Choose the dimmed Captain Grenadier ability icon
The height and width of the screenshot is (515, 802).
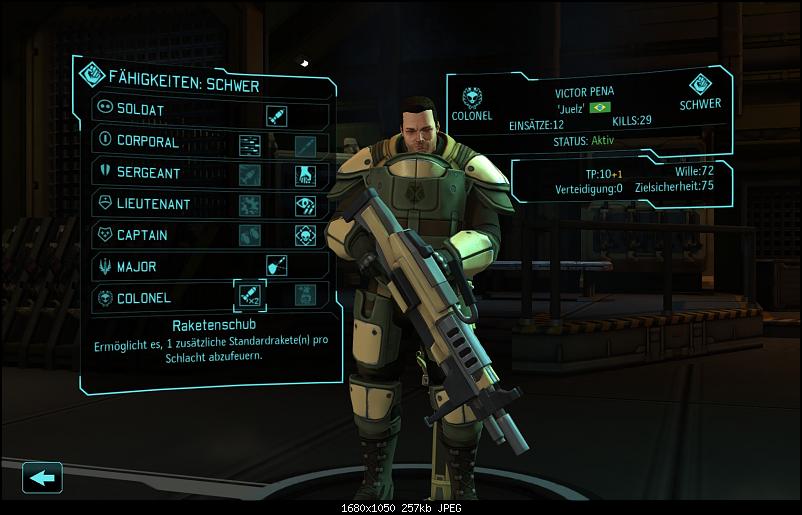tap(250, 236)
